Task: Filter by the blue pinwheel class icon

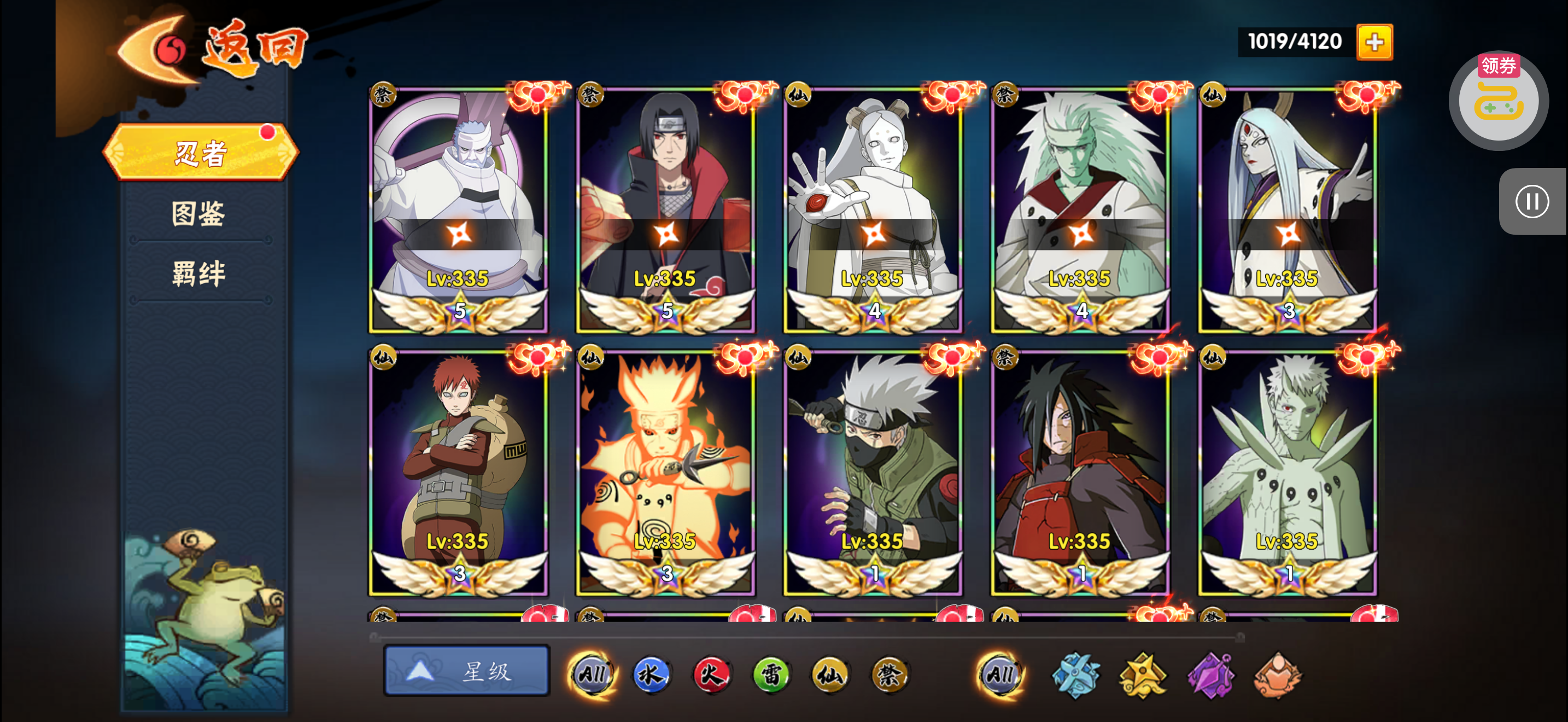Action: coord(1075,674)
